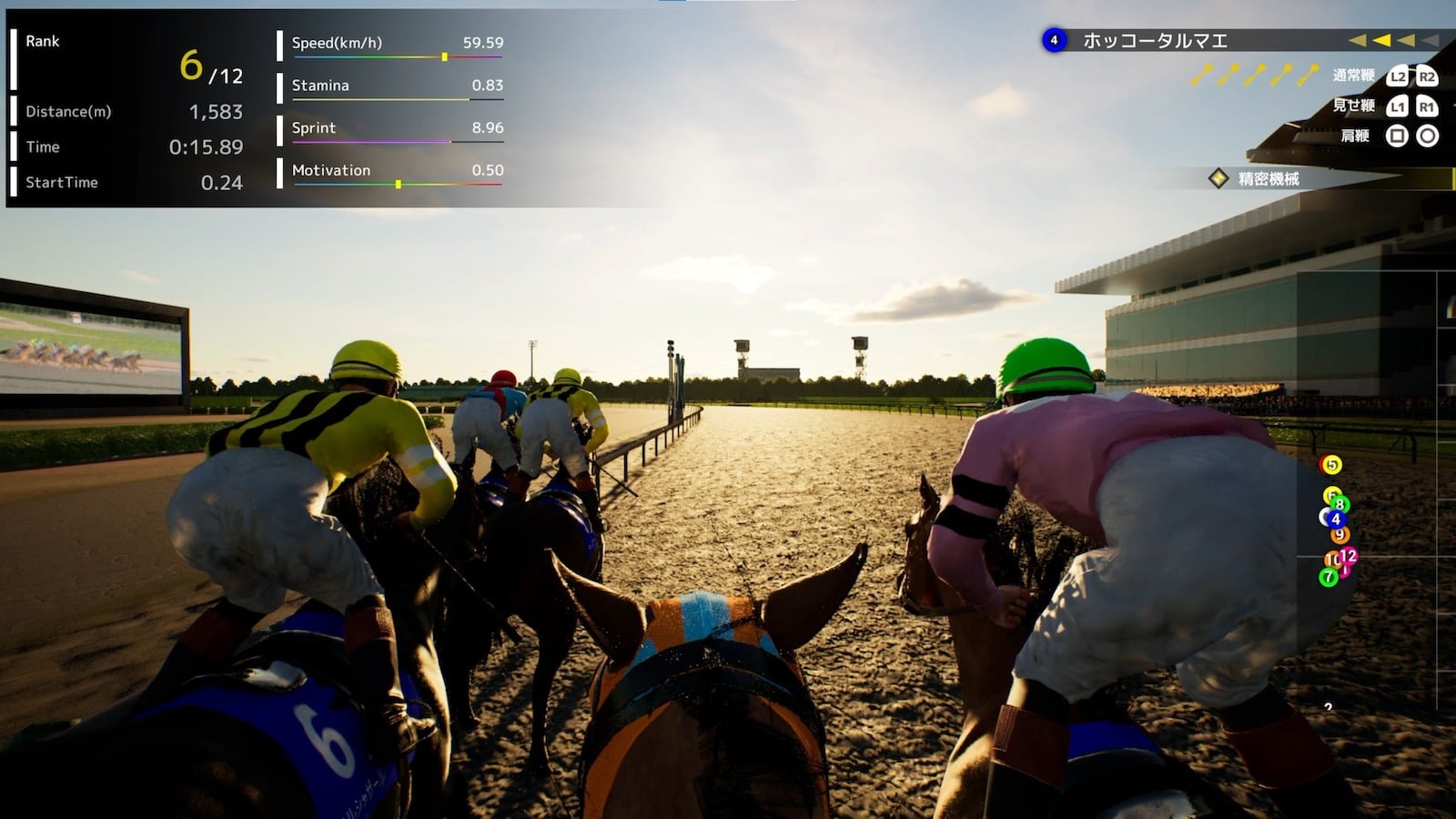Select the green number 7 horse marker
The height and width of the screenshot is (819, 1456).
click(x=1329, y=577)
